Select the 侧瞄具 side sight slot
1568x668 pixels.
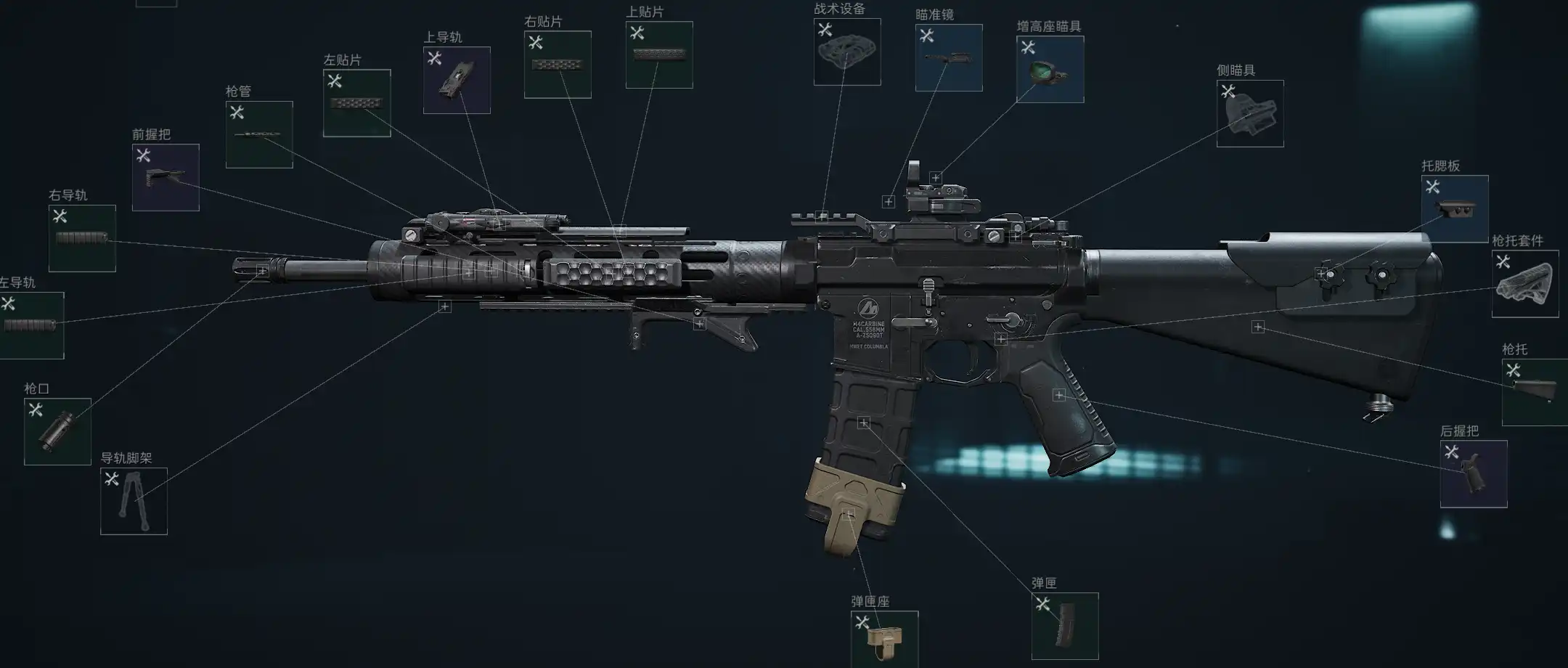coord(1250,113)
